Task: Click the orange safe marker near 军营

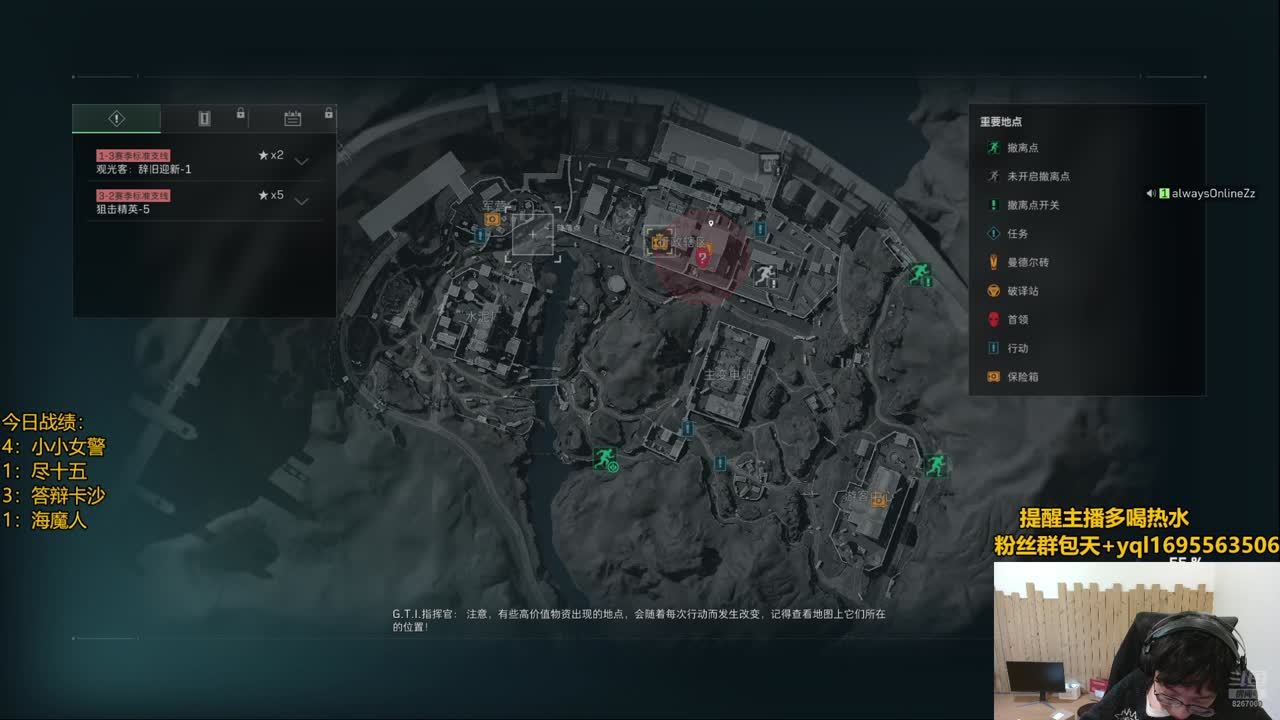Action: (x=492, y=219)
